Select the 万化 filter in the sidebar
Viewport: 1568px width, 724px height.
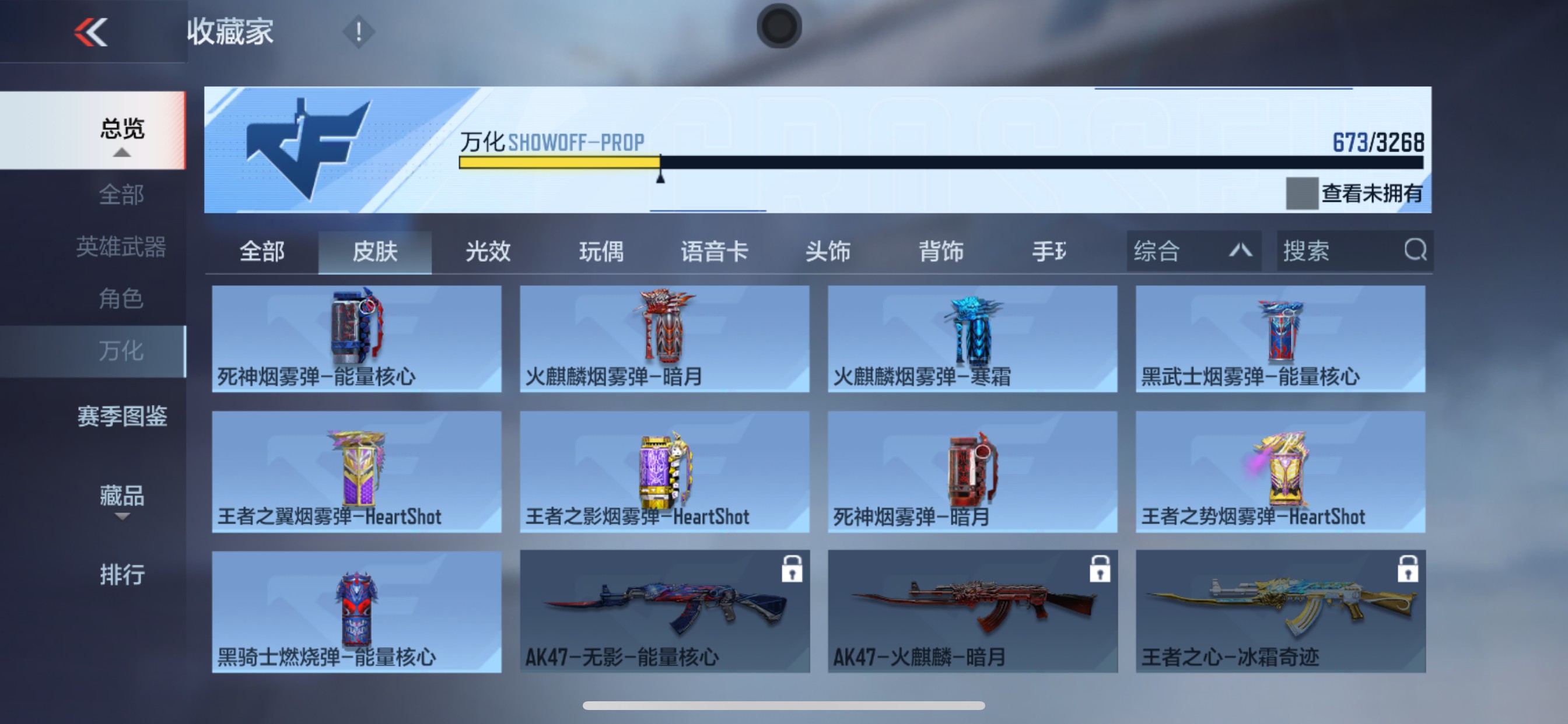tap(122, 350)
